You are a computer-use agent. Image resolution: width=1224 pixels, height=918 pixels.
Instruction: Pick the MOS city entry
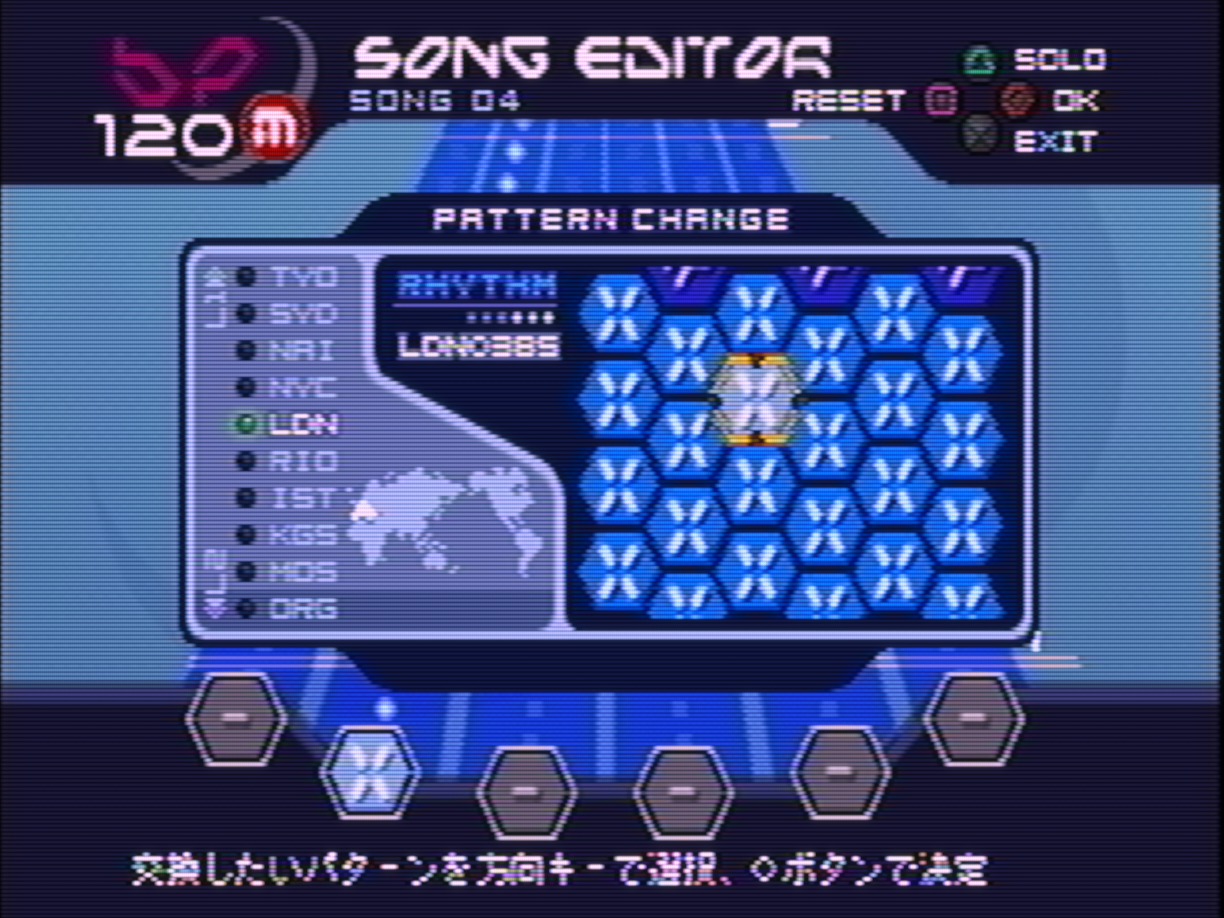302,572
